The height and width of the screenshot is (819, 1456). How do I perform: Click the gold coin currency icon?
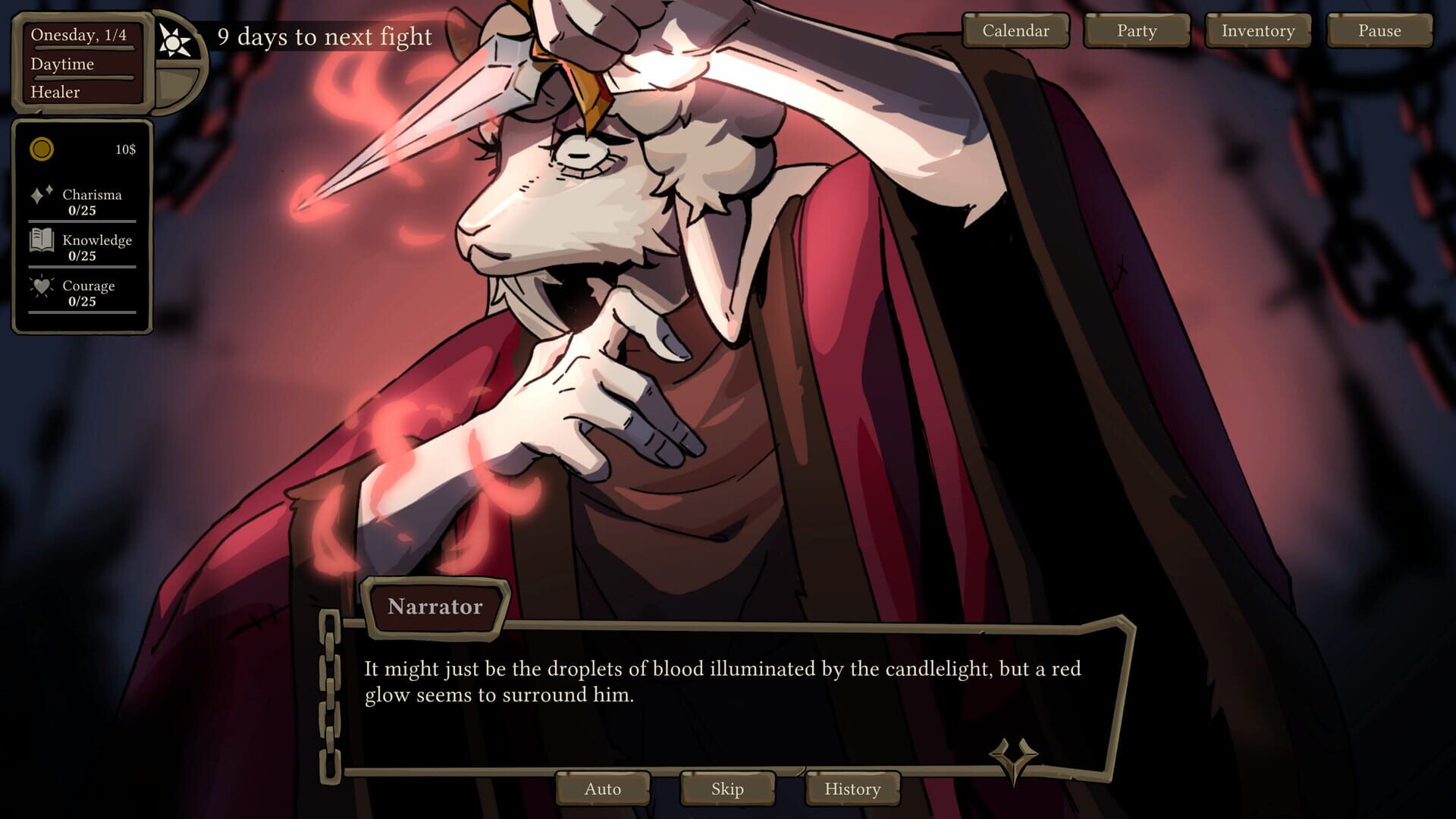[x=42, y=149]
